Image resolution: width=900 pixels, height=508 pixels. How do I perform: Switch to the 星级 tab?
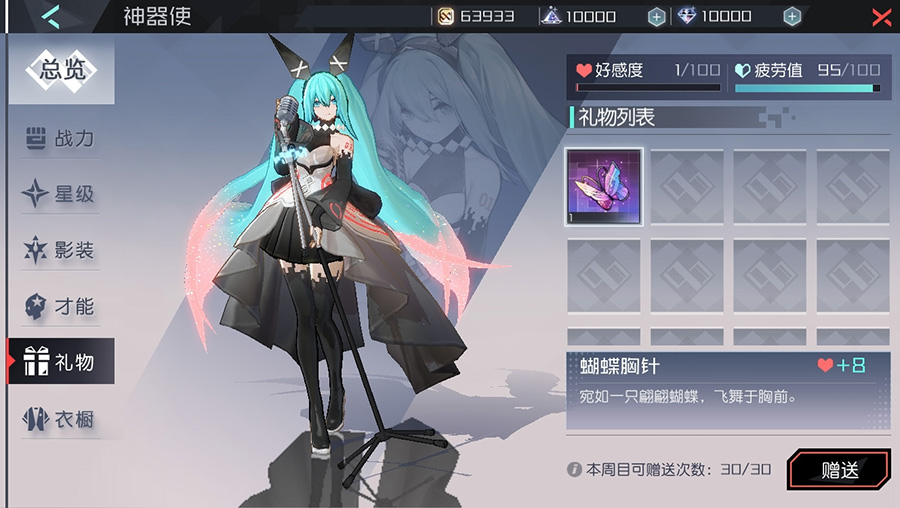(62, 194)
